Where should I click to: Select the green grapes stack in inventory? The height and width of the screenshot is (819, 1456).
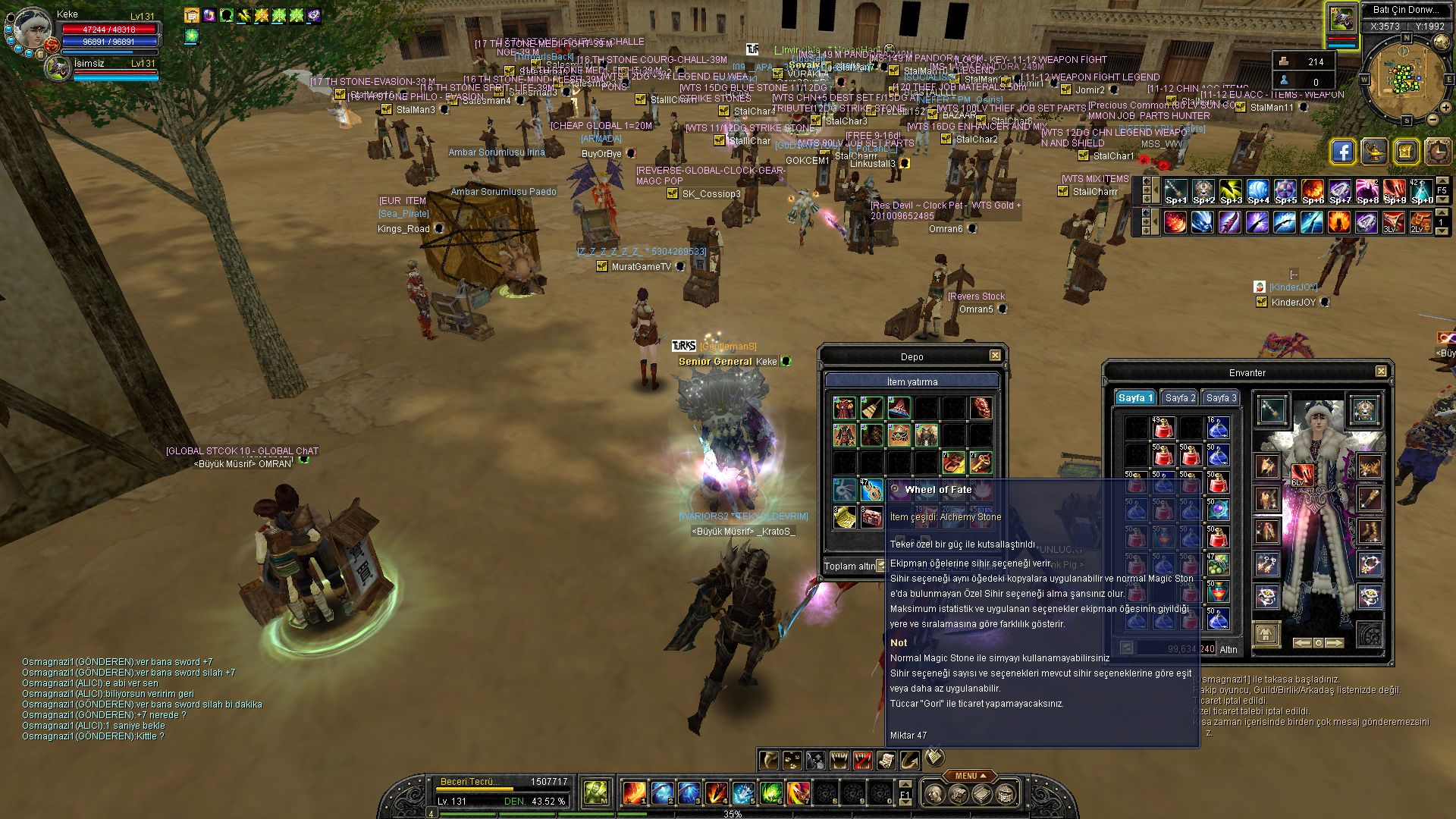click(x=1218, y=564)
